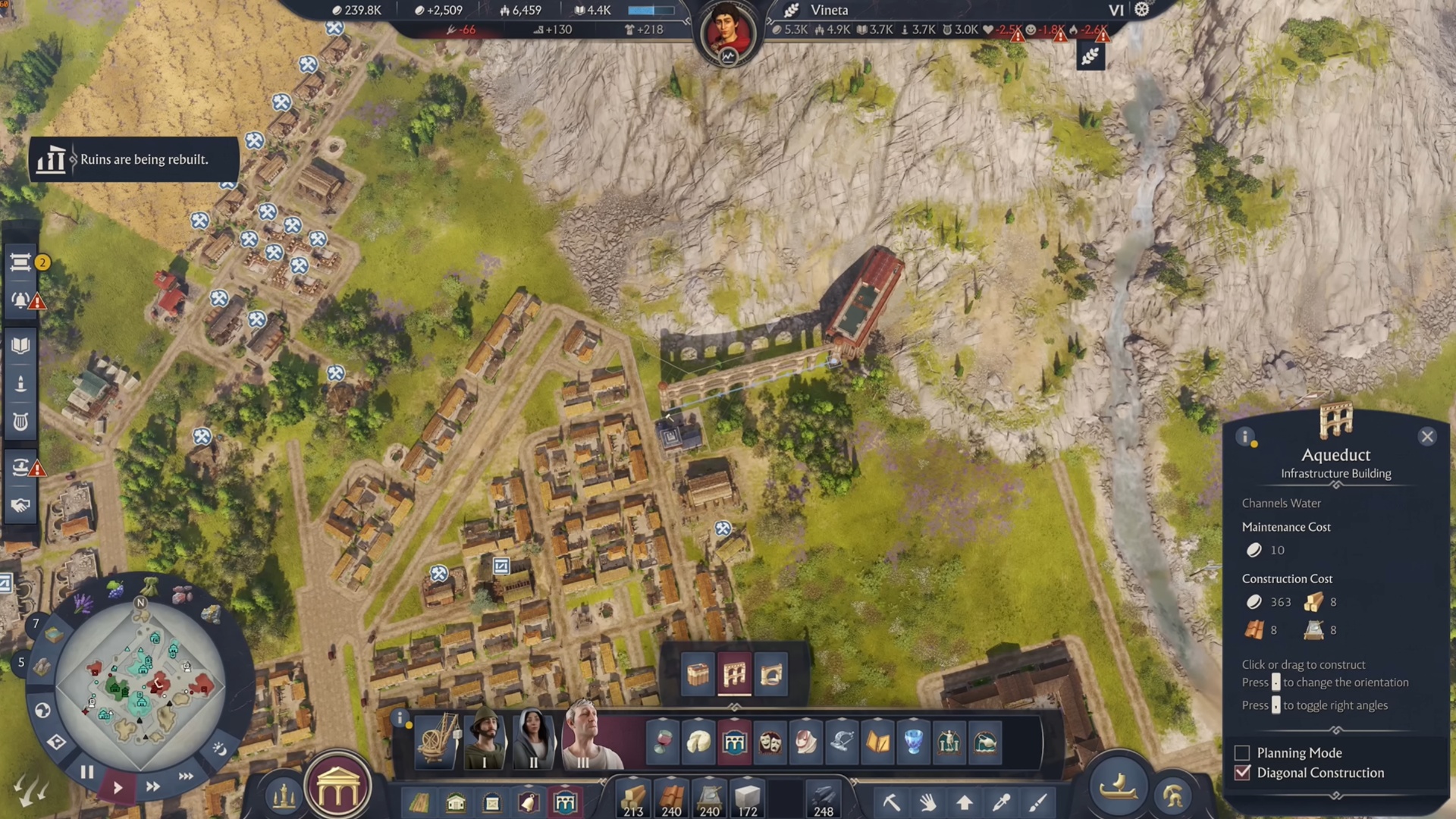Close the Aqueduct infrastructure panel
The height and width of the screenshot is (819, 1456).
click(x=1428, y=437)
